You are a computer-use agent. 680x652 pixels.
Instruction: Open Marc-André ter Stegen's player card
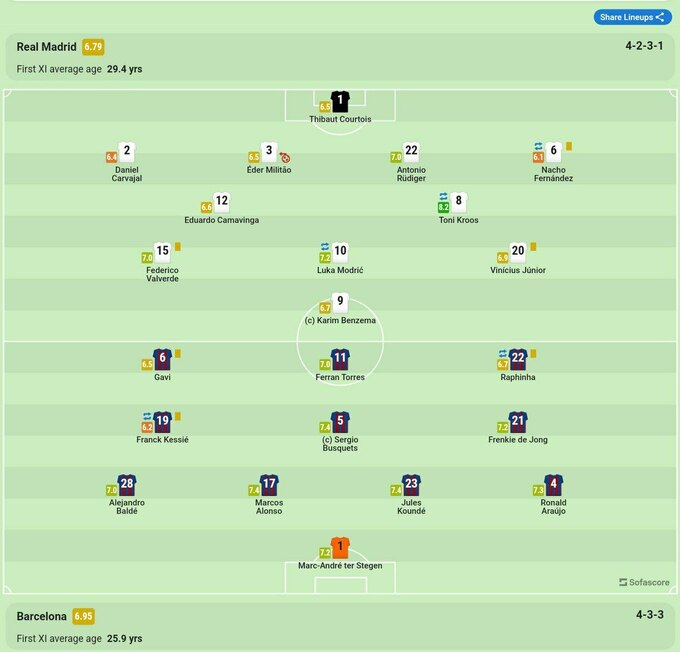[340, 548]
